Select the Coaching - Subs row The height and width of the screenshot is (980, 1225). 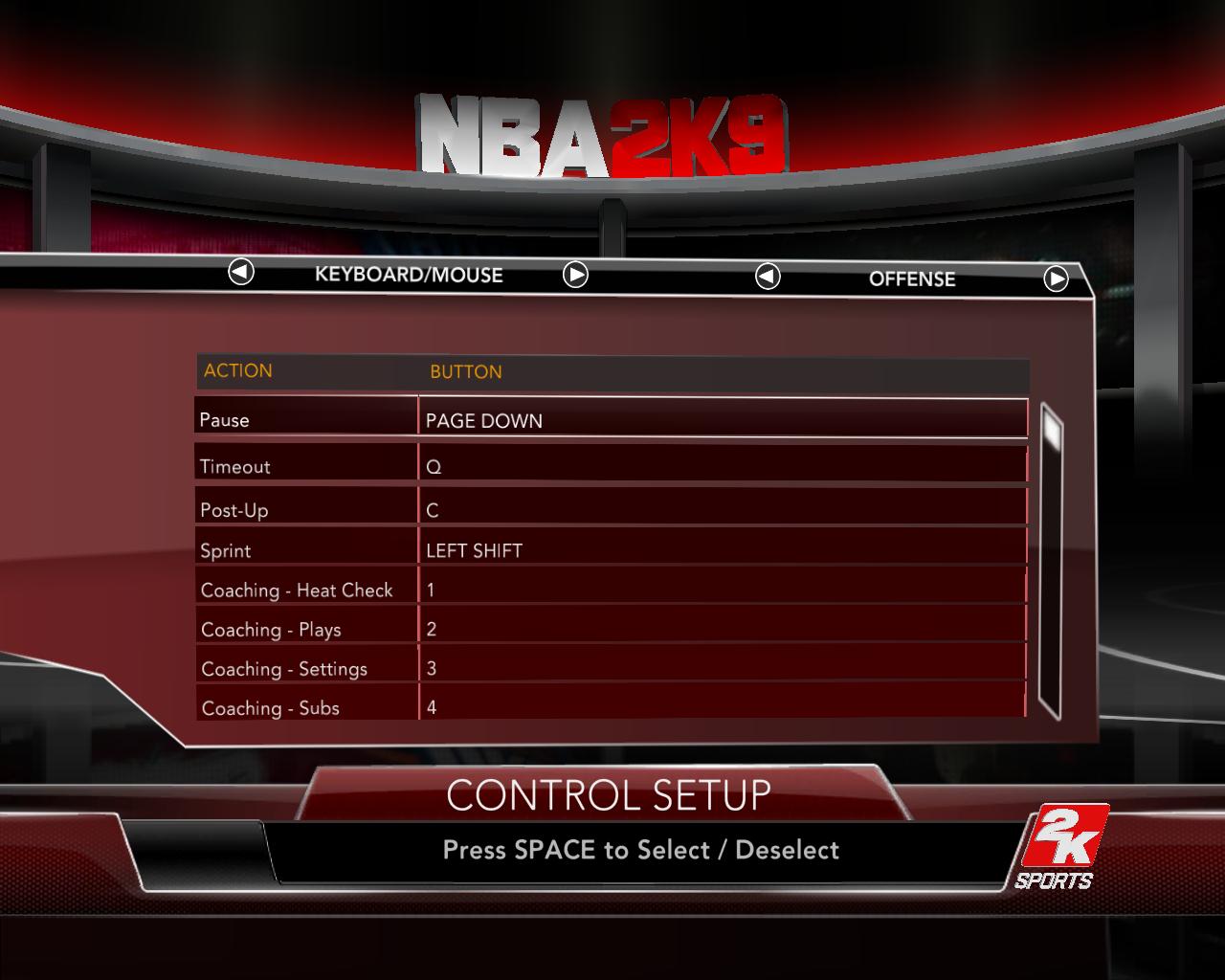click(x=612, y=706)
